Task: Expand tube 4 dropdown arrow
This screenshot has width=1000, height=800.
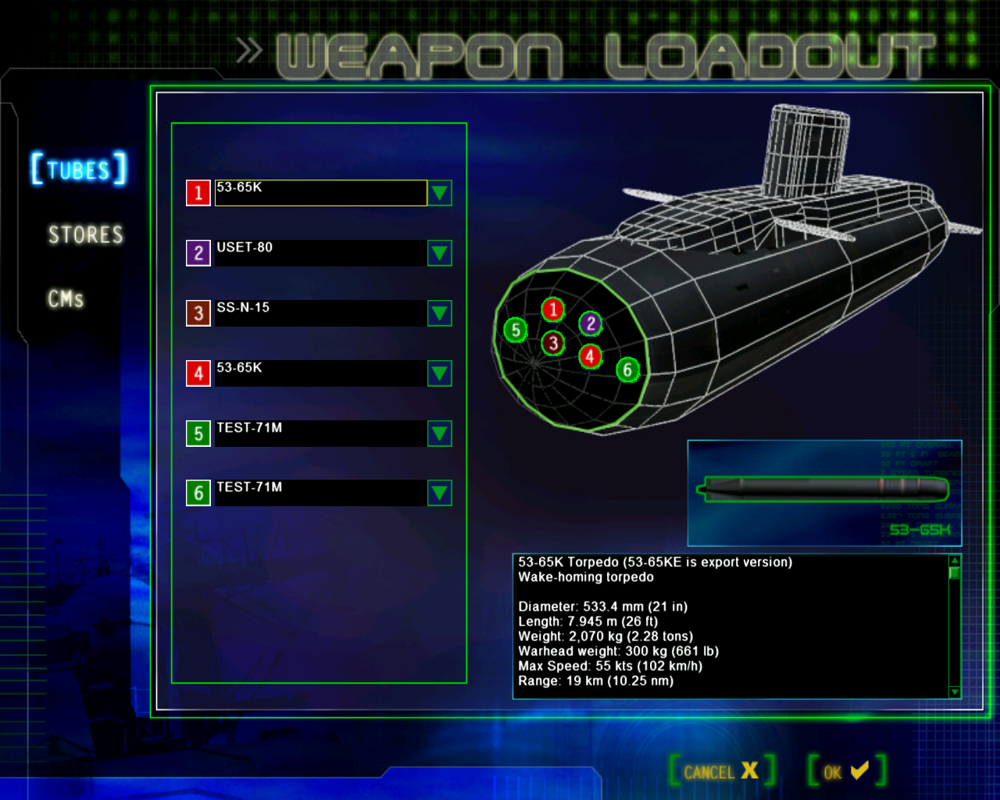Action: click(x=440, y=373)
